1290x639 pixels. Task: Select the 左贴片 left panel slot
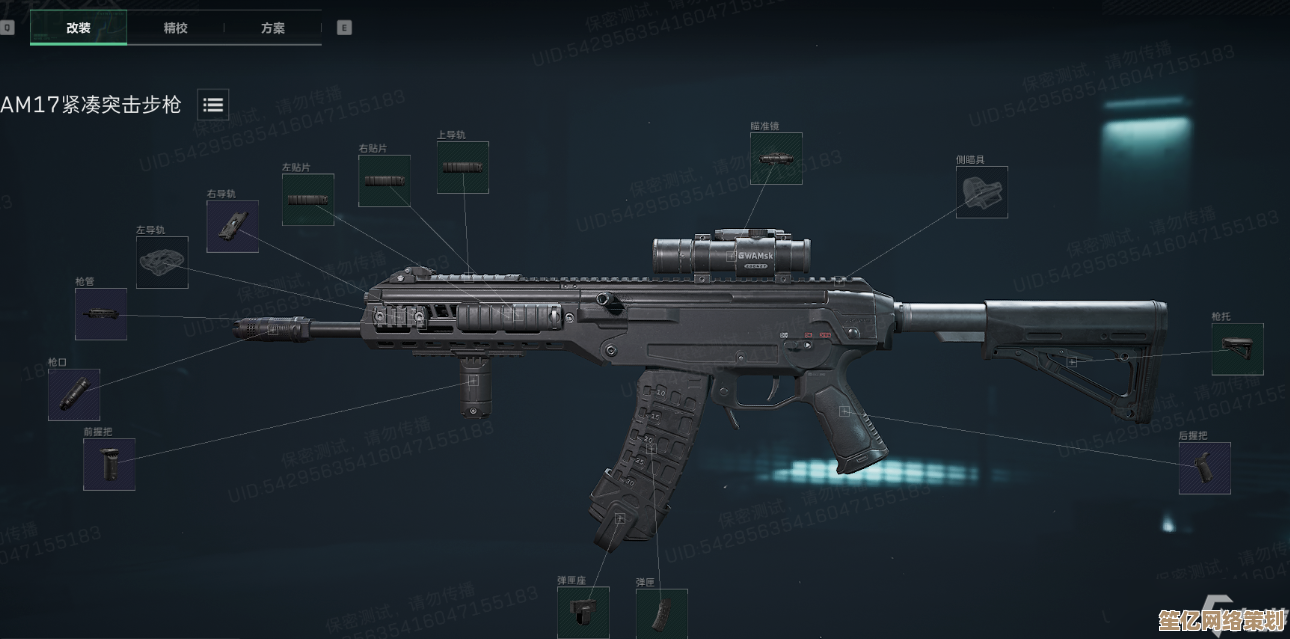(x=308, y=199)
